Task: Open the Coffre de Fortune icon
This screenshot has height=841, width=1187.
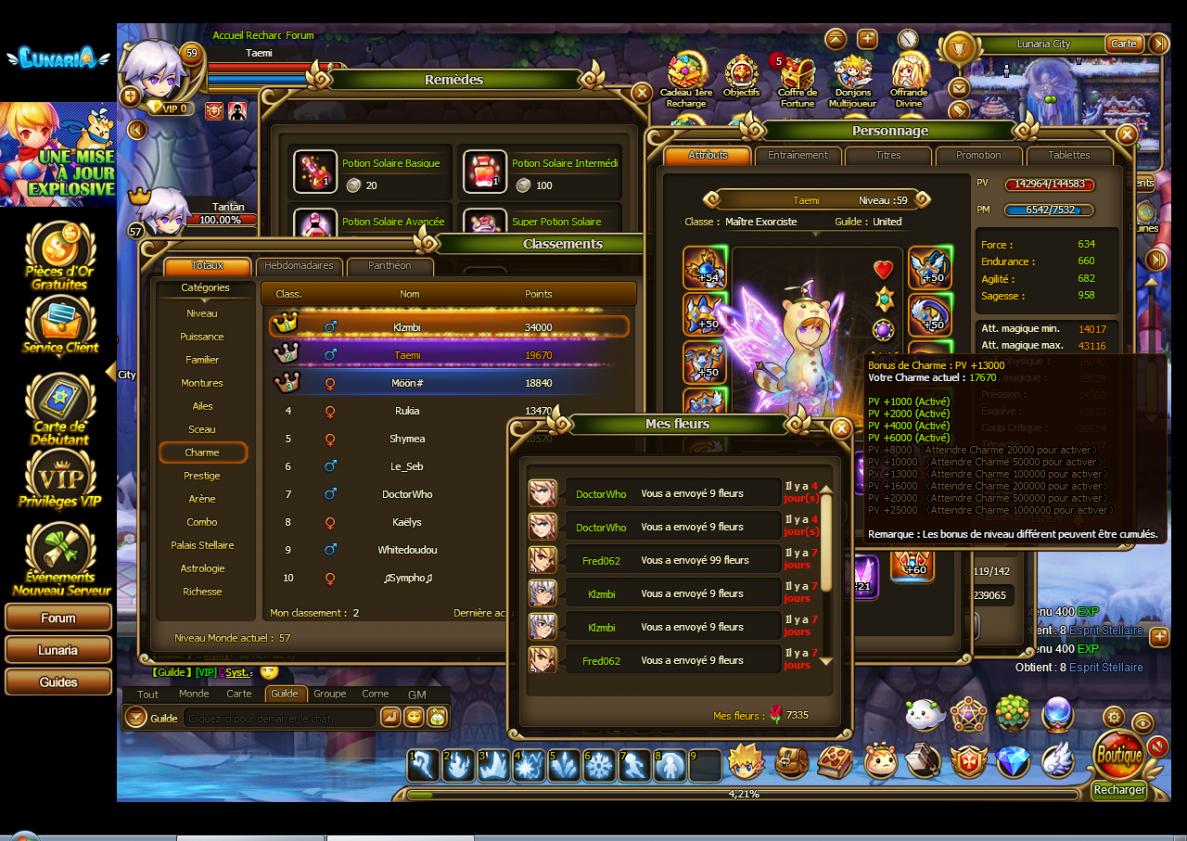Action: pyautogui.click(x=798, y=80)
